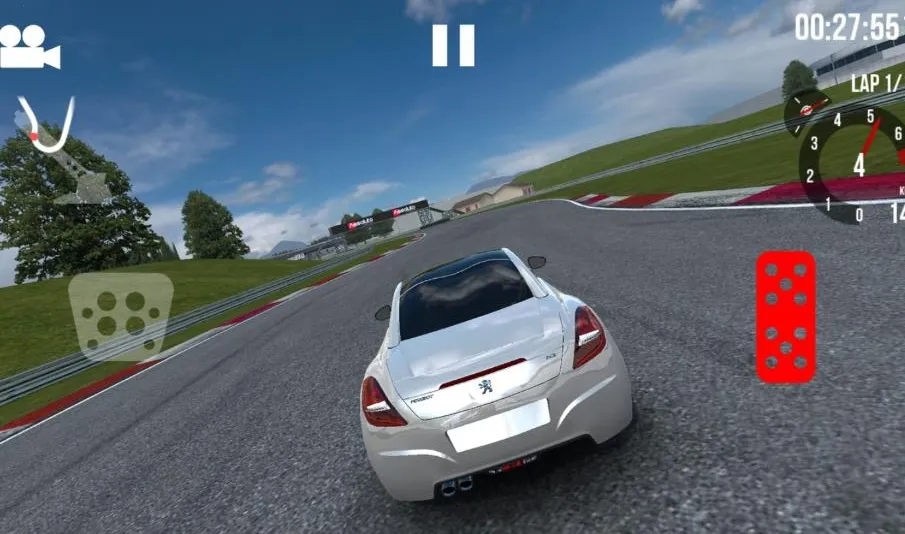Switch the camera view using the camera icon
Screen dimensions: 905x534
pyautogui.click(x=29, y=46)
